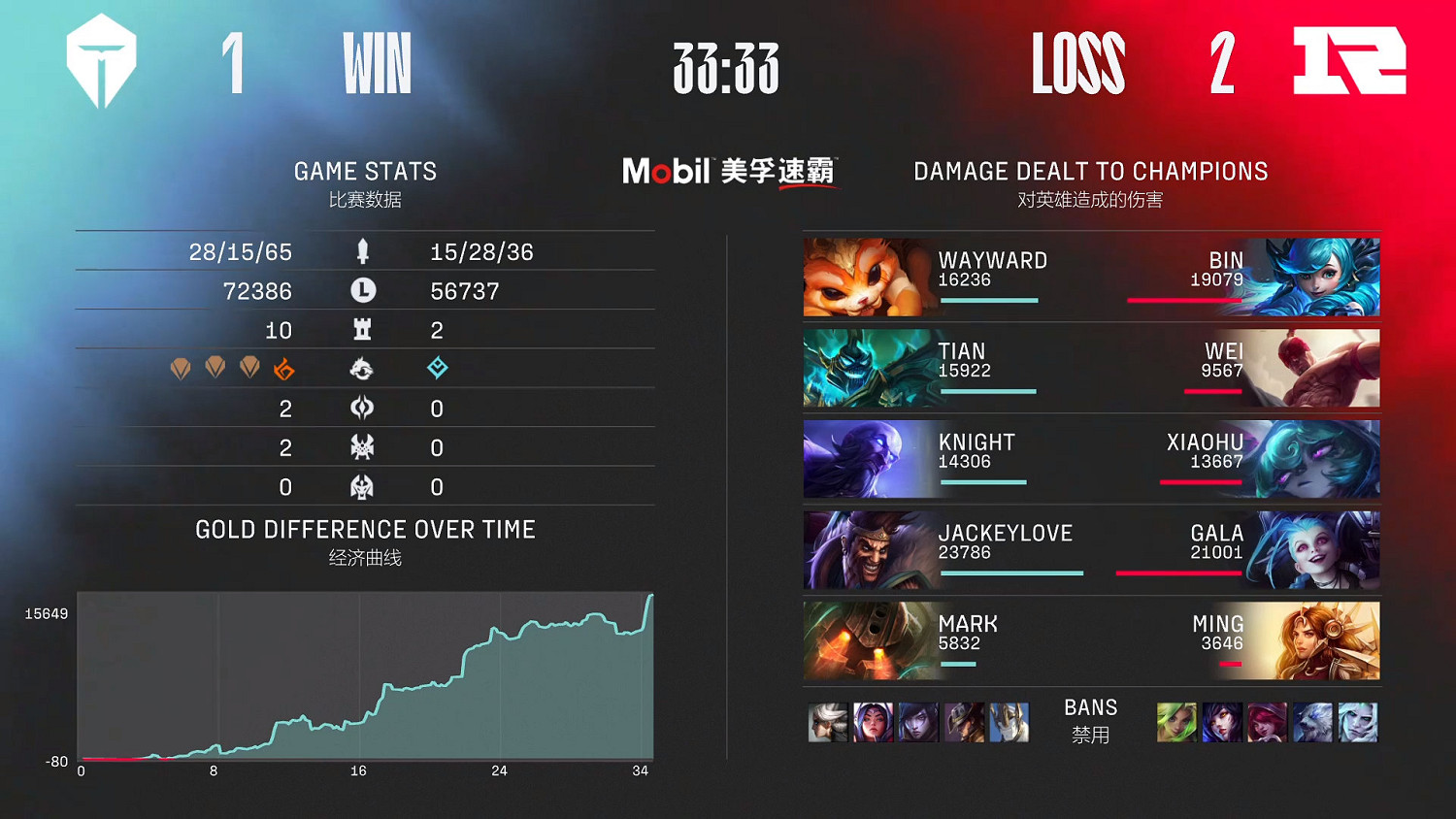Click the turret icon in the stats table
The width and height of the screenshot is (1456, 819).
click(362, 329)
